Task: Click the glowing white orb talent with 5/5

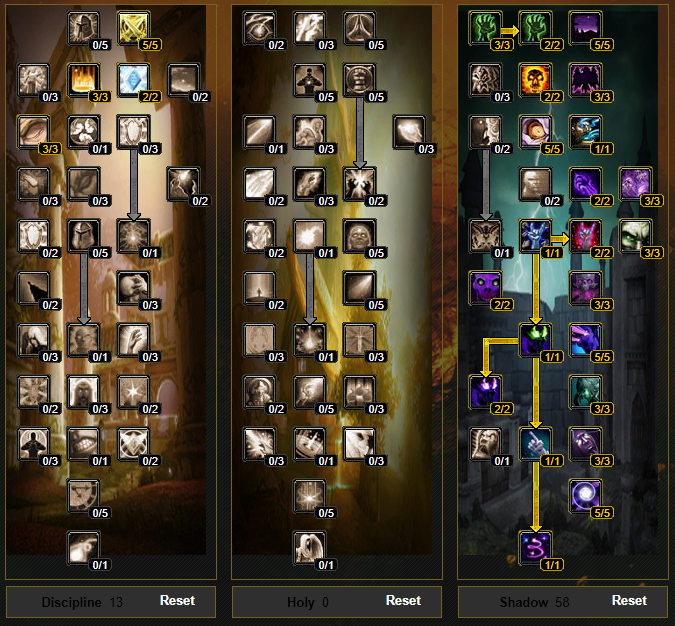Action: tap(584, 497)
